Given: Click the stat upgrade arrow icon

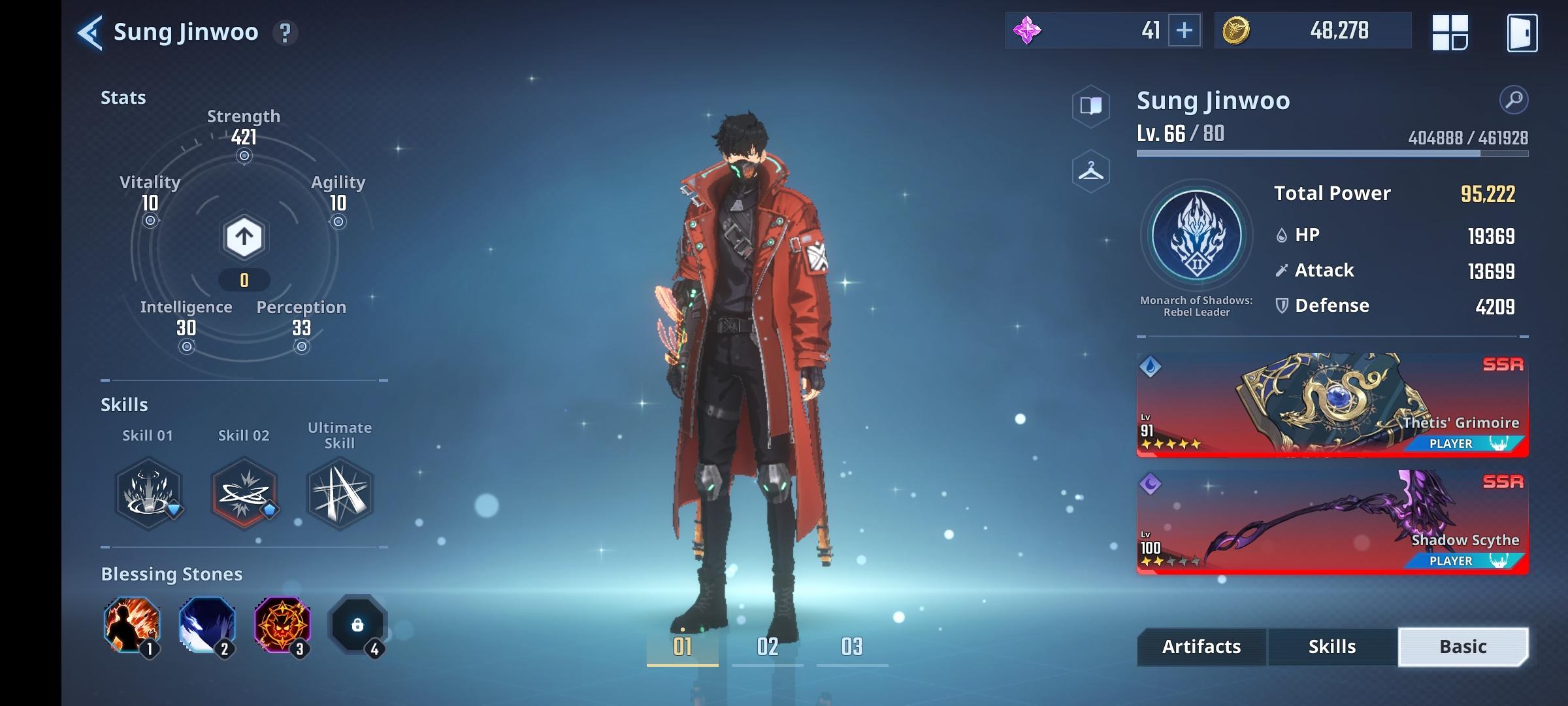Looking at the screenshot, I should pos(244,238).
